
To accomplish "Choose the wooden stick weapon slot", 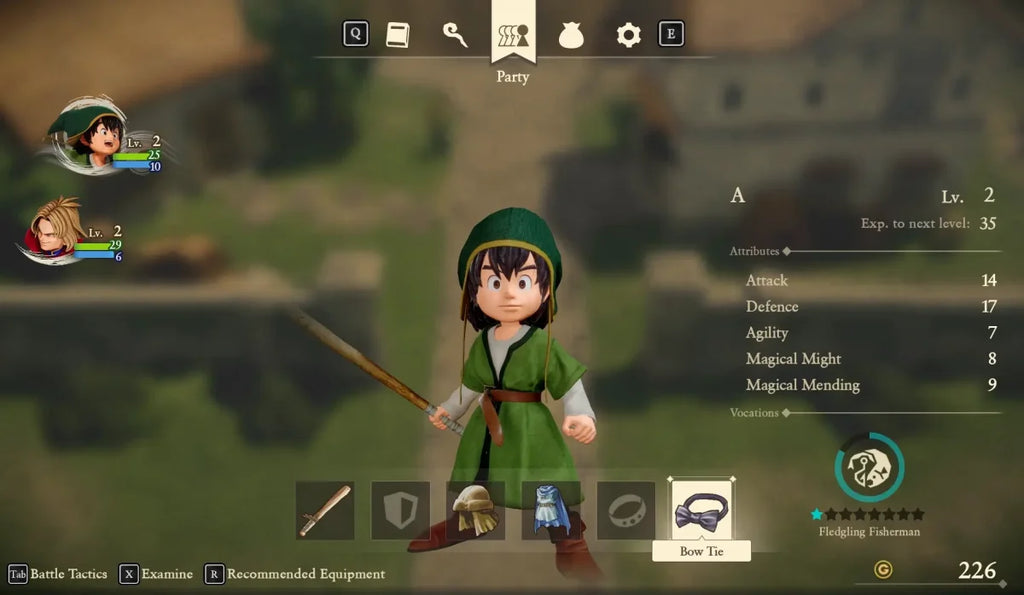I will [x=325, y=510].
